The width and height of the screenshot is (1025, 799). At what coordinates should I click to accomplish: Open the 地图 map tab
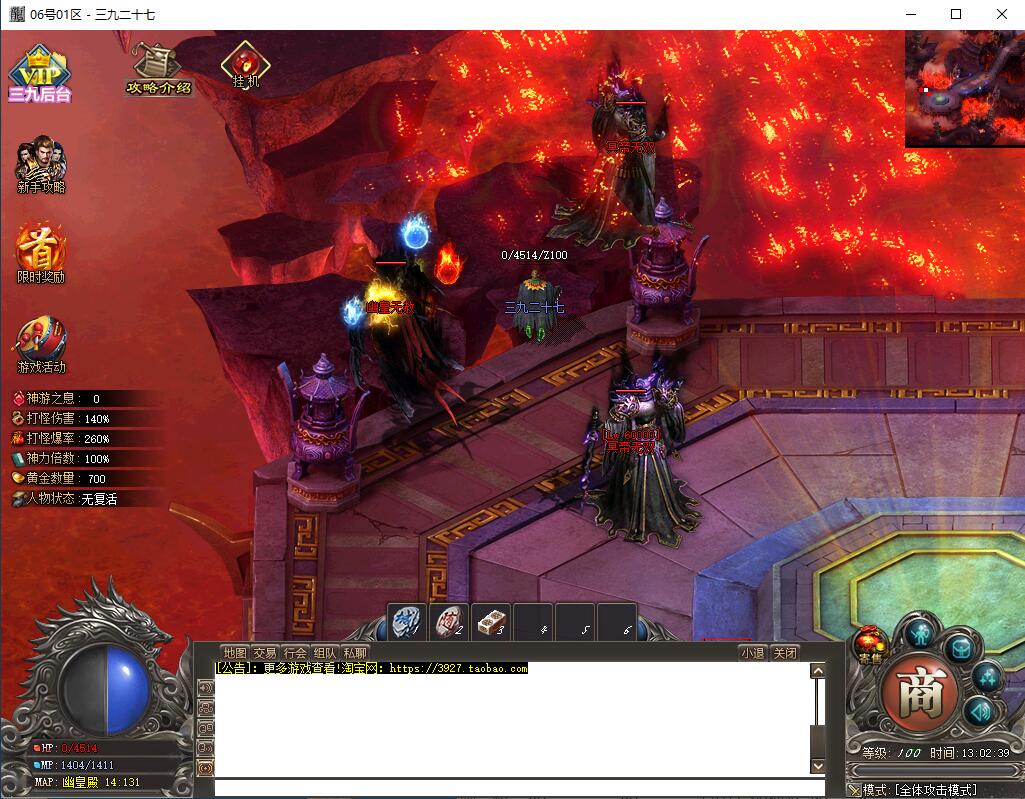pyautogui.click(x=234, y=653)
